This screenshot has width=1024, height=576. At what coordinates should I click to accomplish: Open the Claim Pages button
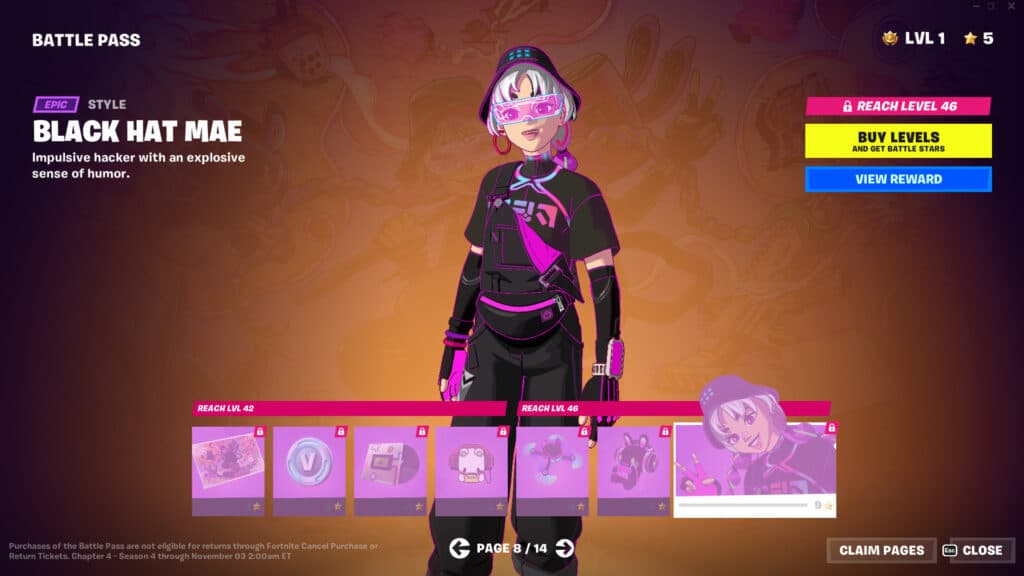(881, 550)
